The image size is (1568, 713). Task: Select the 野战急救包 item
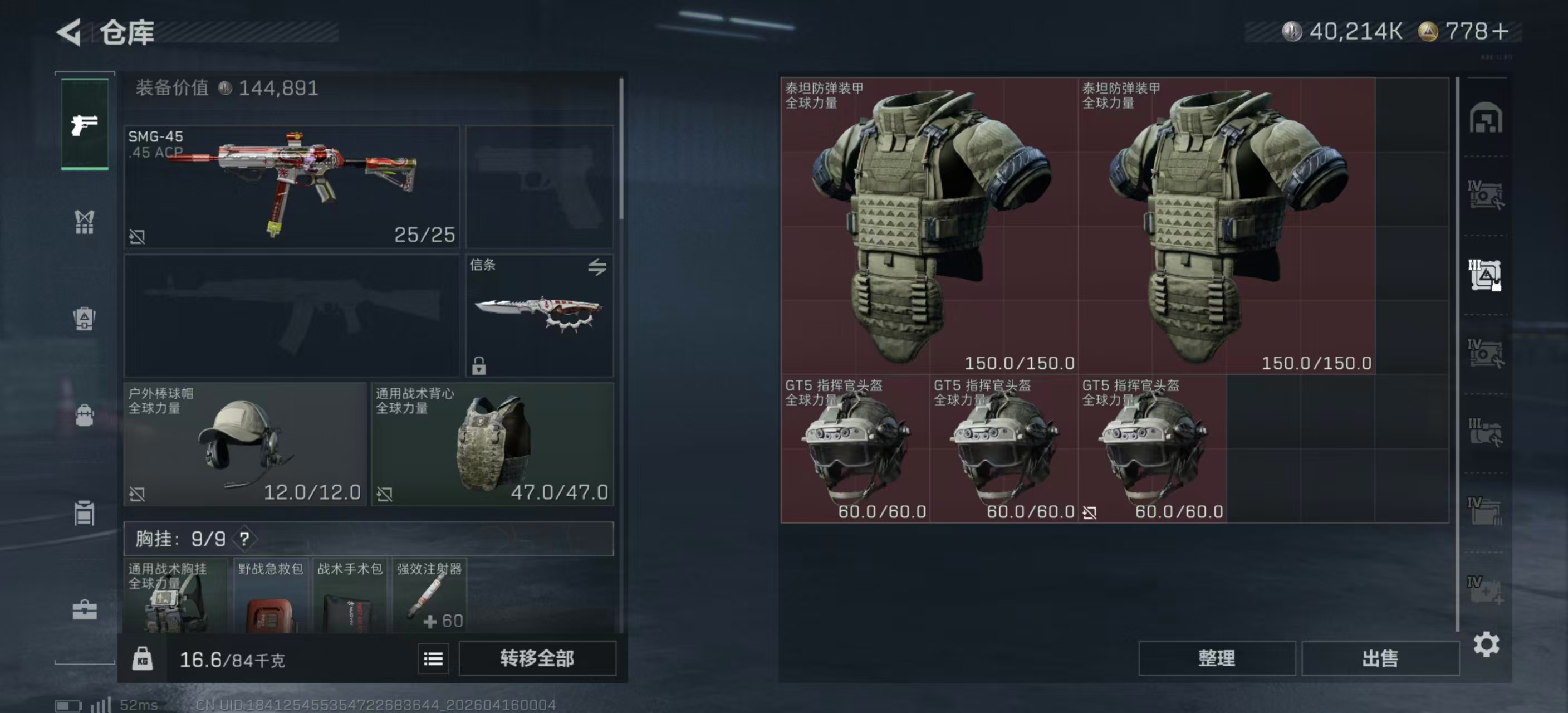[x=270, y=595]
